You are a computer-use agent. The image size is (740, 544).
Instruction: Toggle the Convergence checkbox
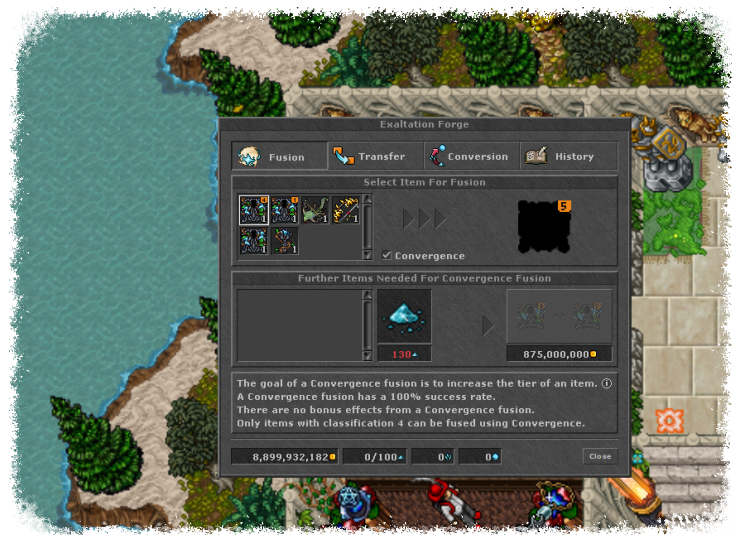click(387, 256)
